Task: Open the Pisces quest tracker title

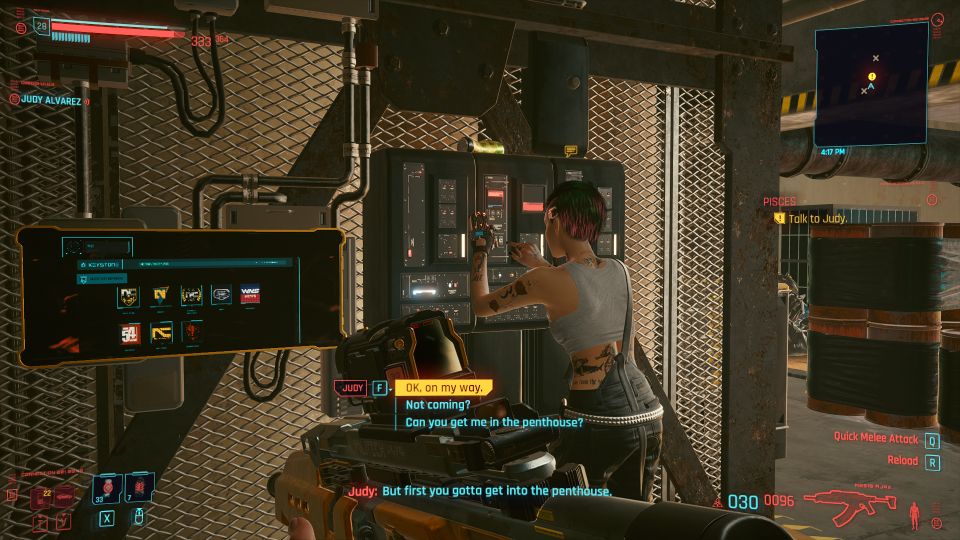Action: 779,201
